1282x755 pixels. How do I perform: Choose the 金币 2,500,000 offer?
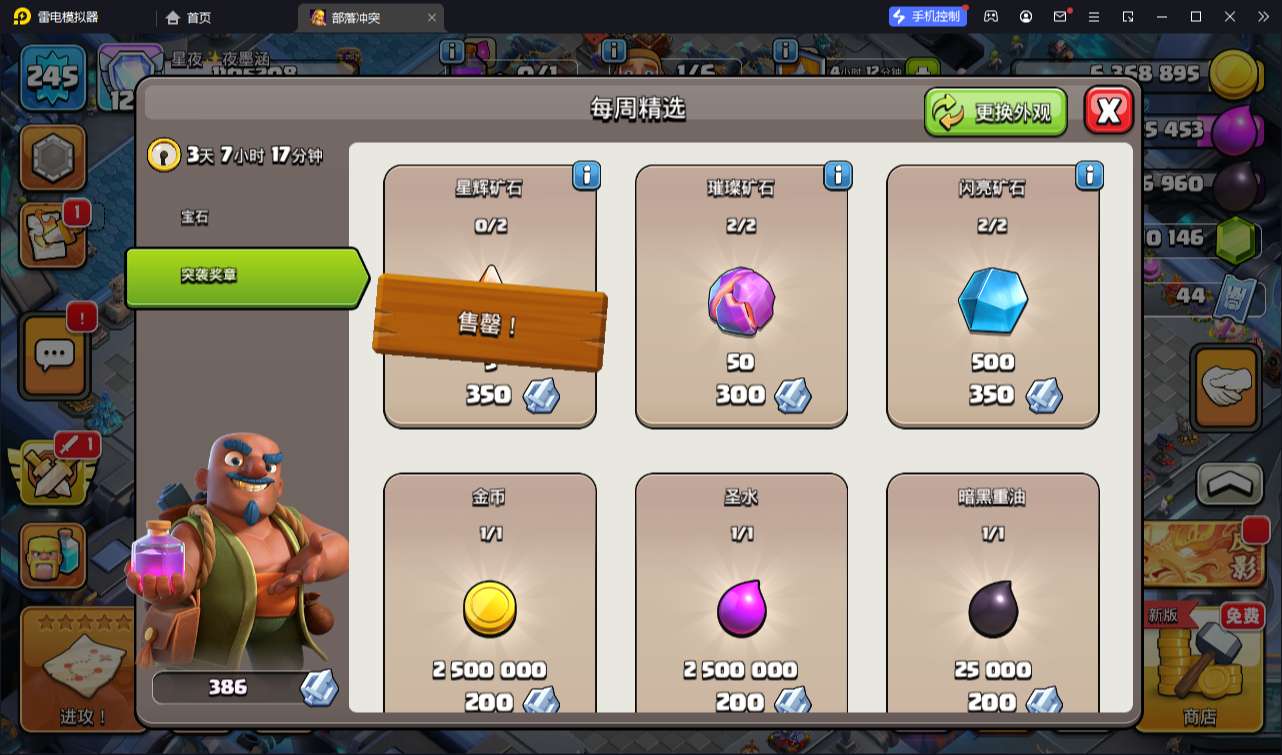[x=489, y=600]
